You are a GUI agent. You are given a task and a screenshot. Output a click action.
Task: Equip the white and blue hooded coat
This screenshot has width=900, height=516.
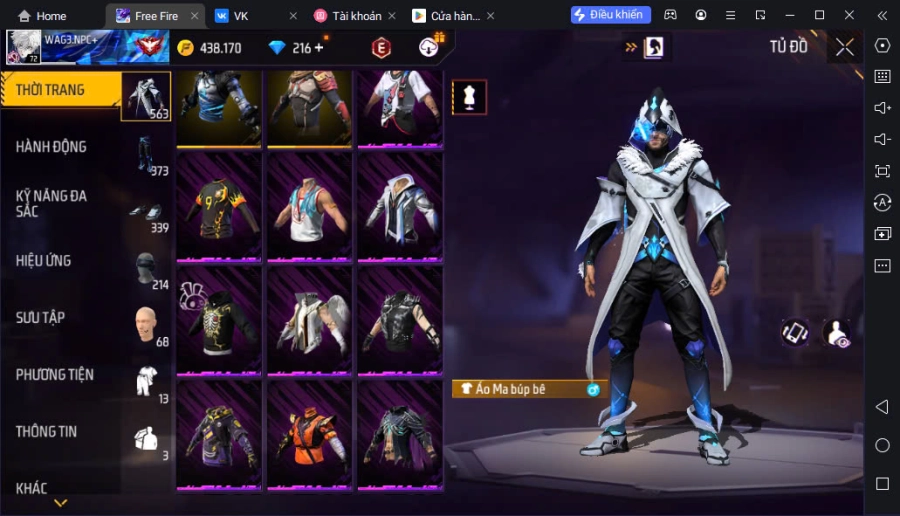(x=400, y=207)
